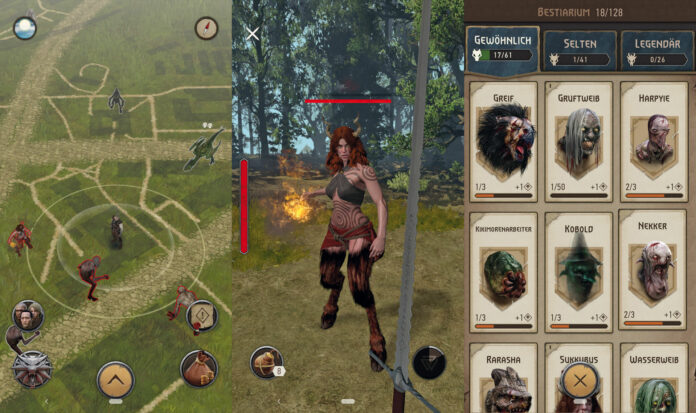Exit the combat view with the X
The image size is (696, 413).
point(253,34)
